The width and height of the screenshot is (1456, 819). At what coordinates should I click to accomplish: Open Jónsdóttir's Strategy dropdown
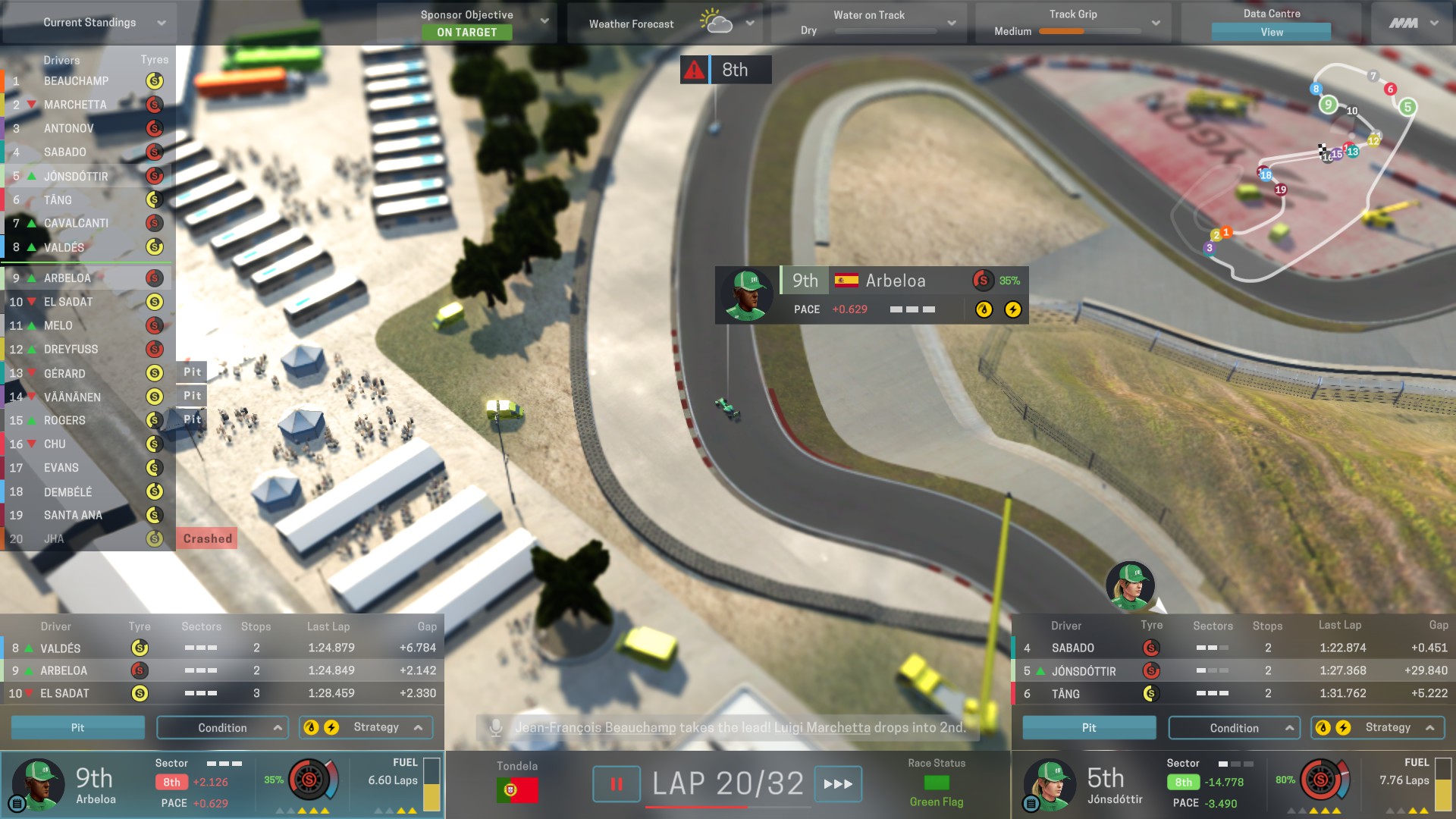pyautogui.click(x=1378, y=727)
